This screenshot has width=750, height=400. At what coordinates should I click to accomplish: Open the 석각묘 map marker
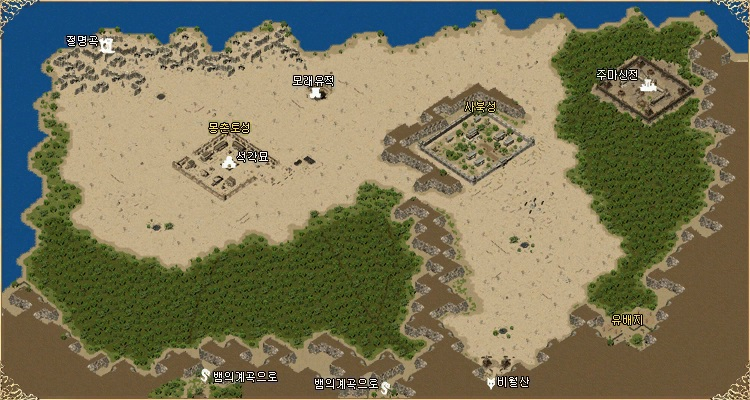(x=229, y=160)
